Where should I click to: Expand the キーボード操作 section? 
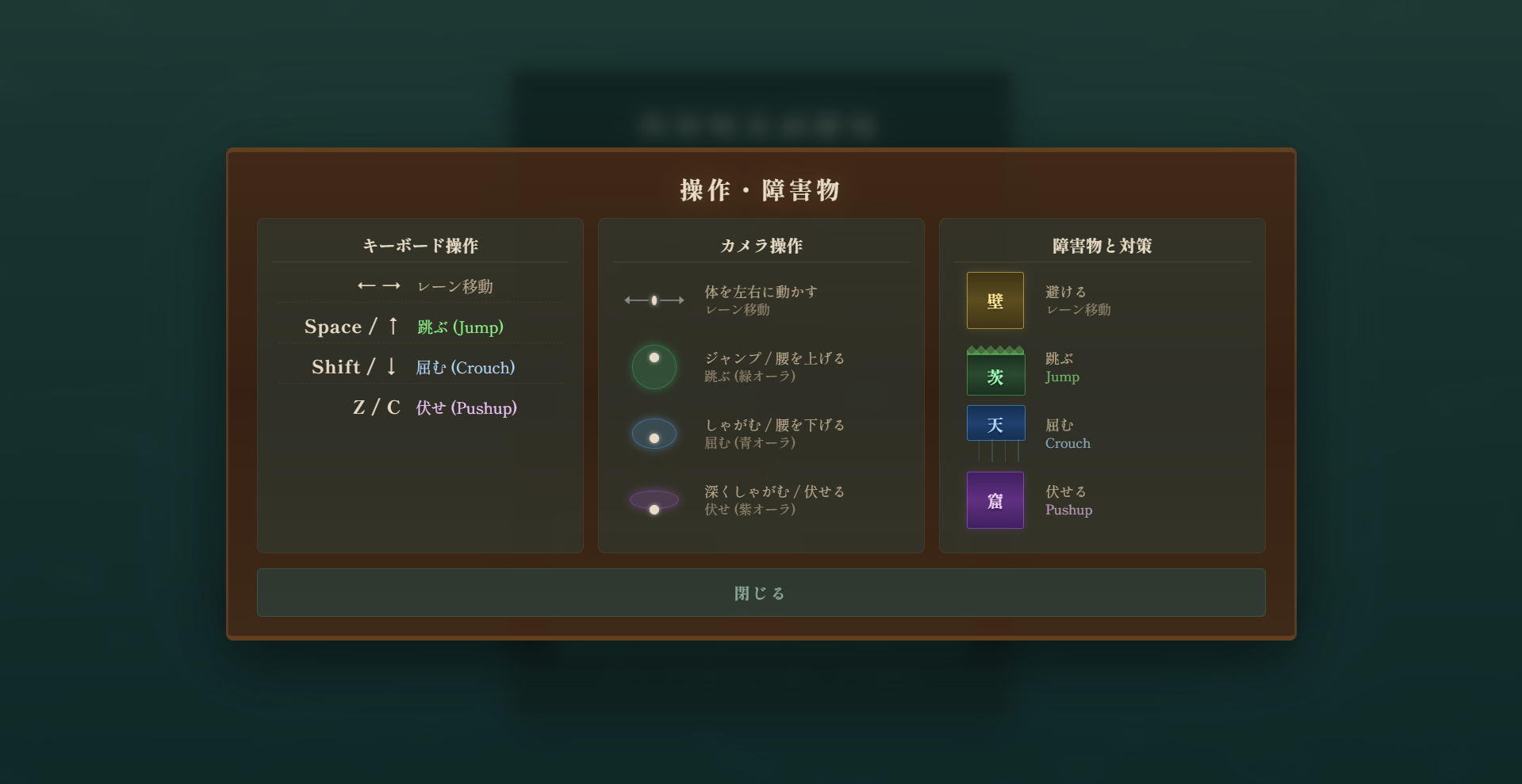click(x=420, y=246)
